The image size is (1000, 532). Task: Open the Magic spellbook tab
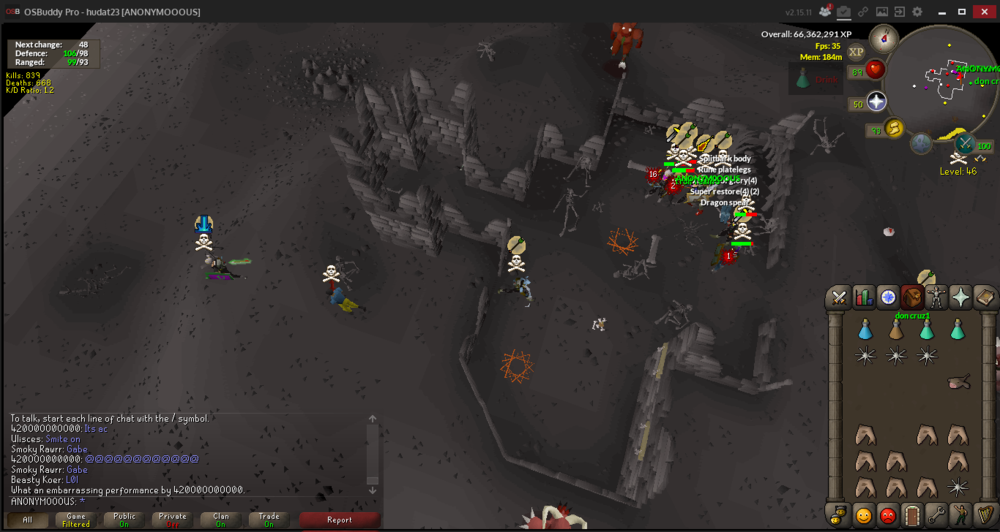(x=984, y=297)
